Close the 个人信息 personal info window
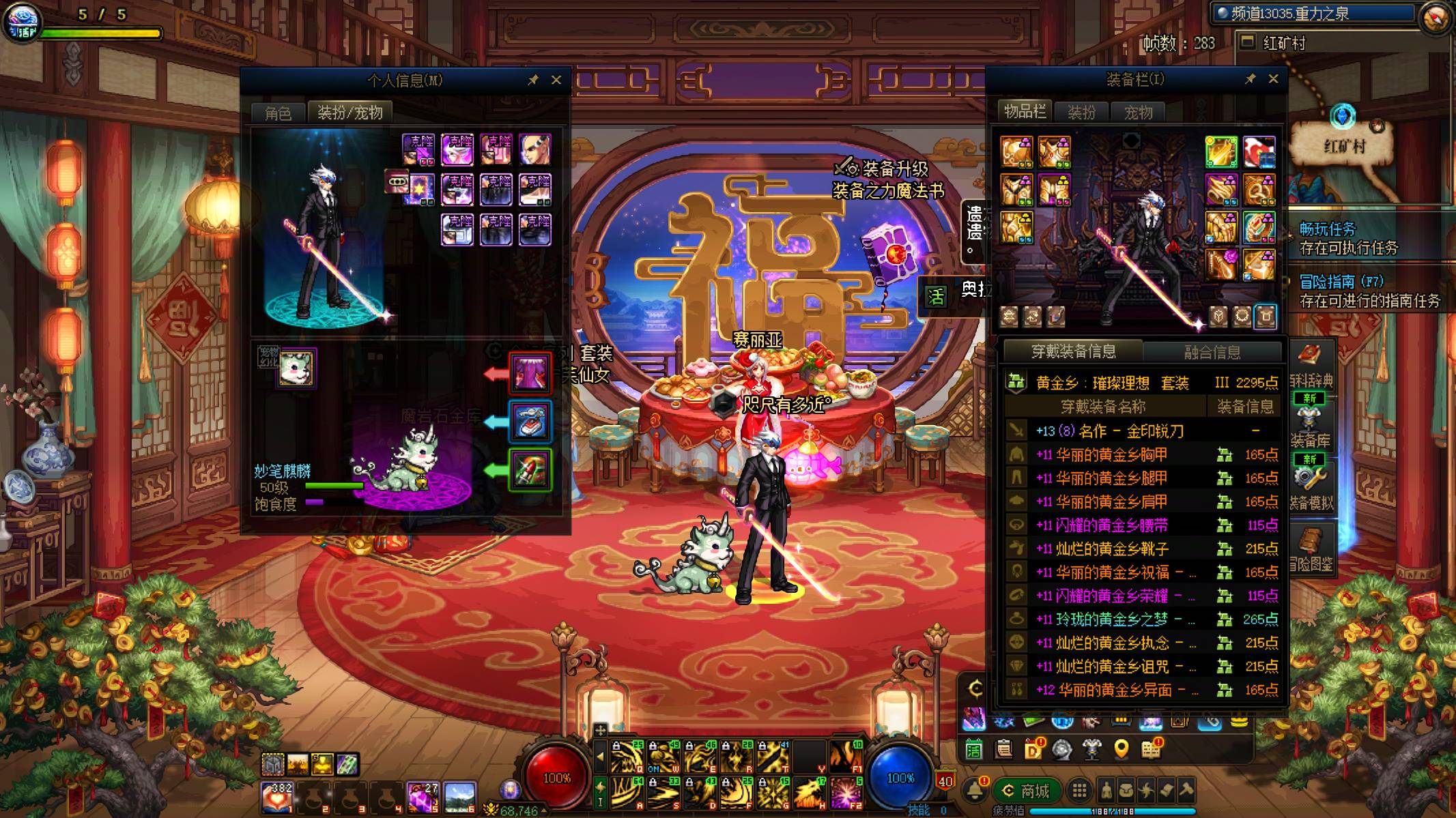Viewport: 1456px width, 818px height. (x=556, y=80)
